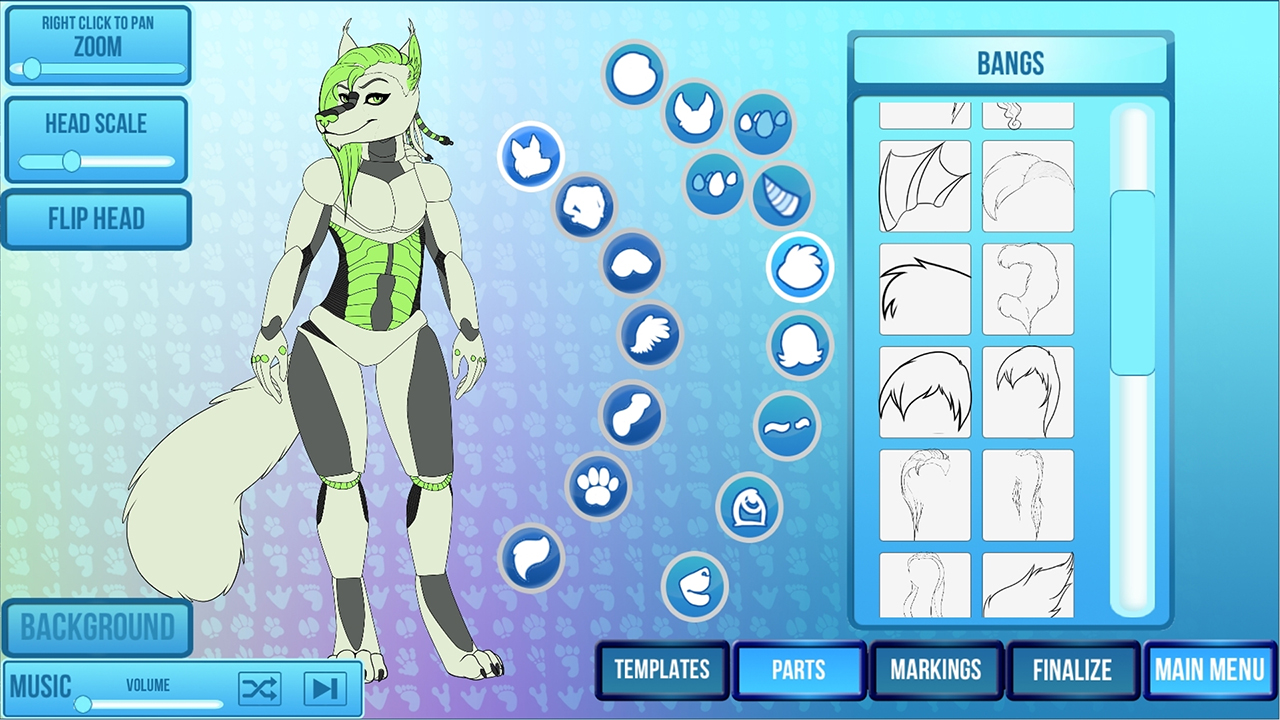Viewport: 1280px width, 720px height.
Task: Adjust the Head Scale slider
Action: (70, 160)
